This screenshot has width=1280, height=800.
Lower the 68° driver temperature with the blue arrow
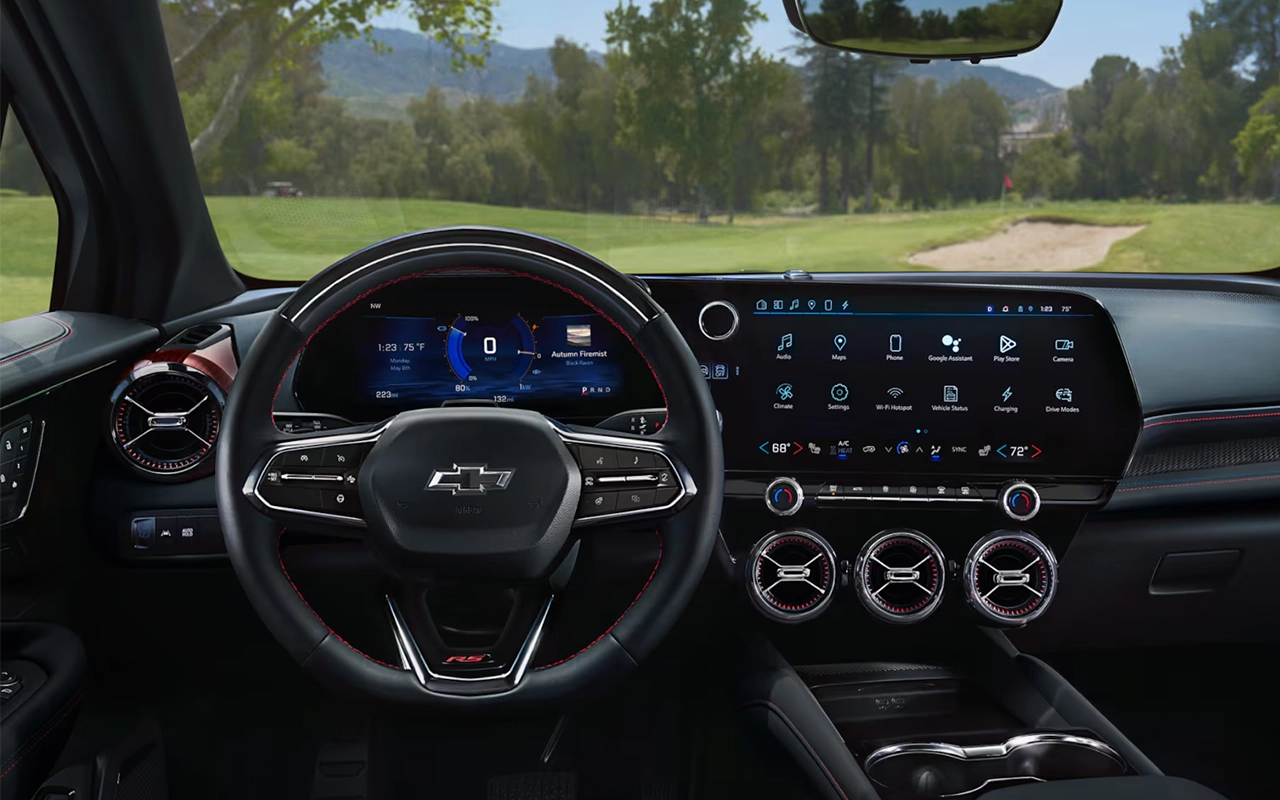(763, 449)
